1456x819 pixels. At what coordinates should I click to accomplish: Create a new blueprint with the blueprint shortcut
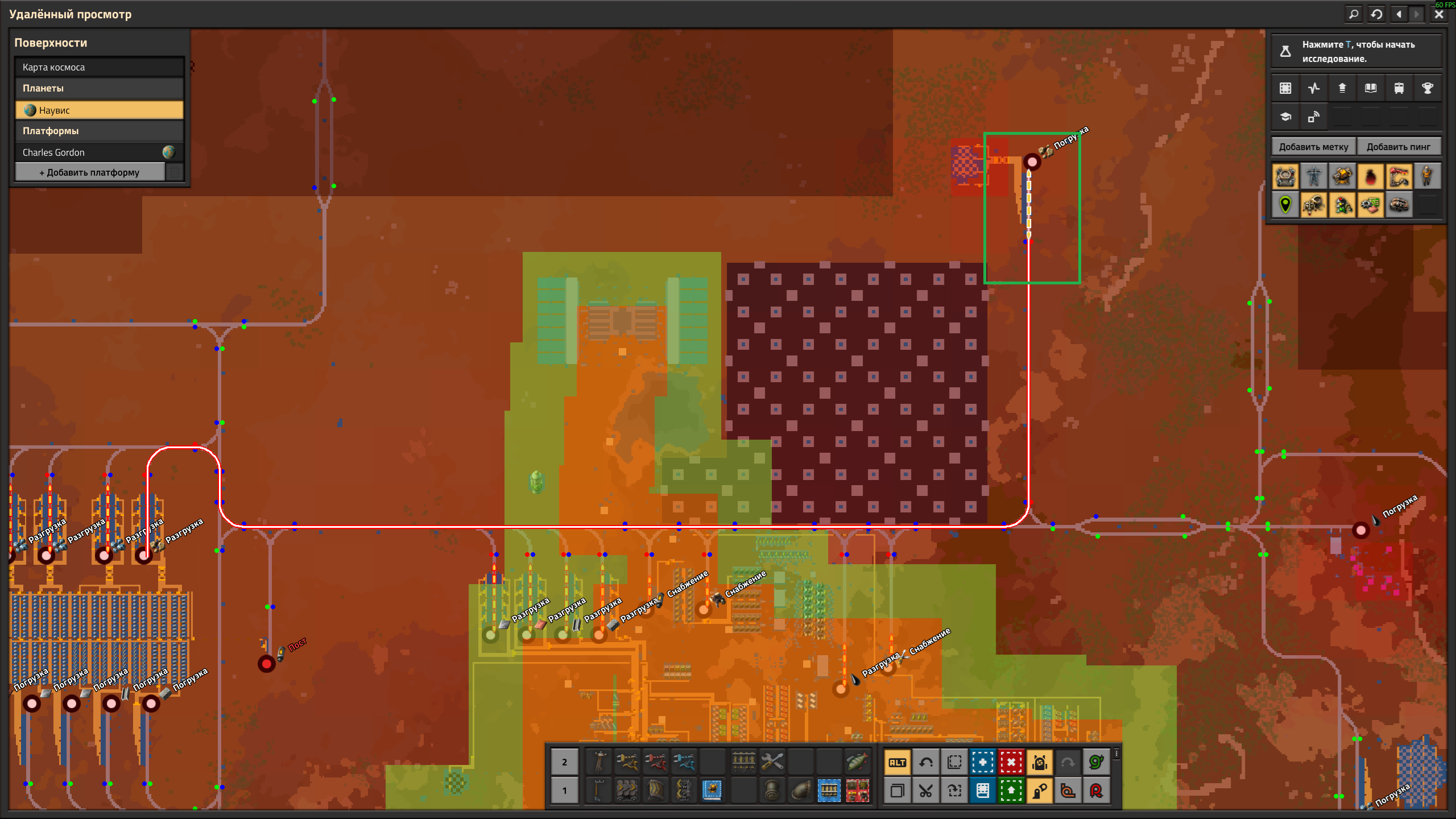[x=982, y=762]
